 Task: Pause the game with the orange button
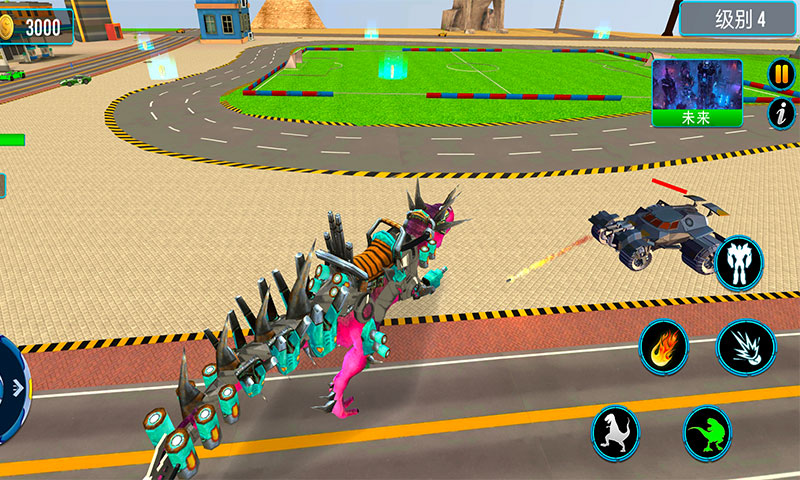pos(780,74)
